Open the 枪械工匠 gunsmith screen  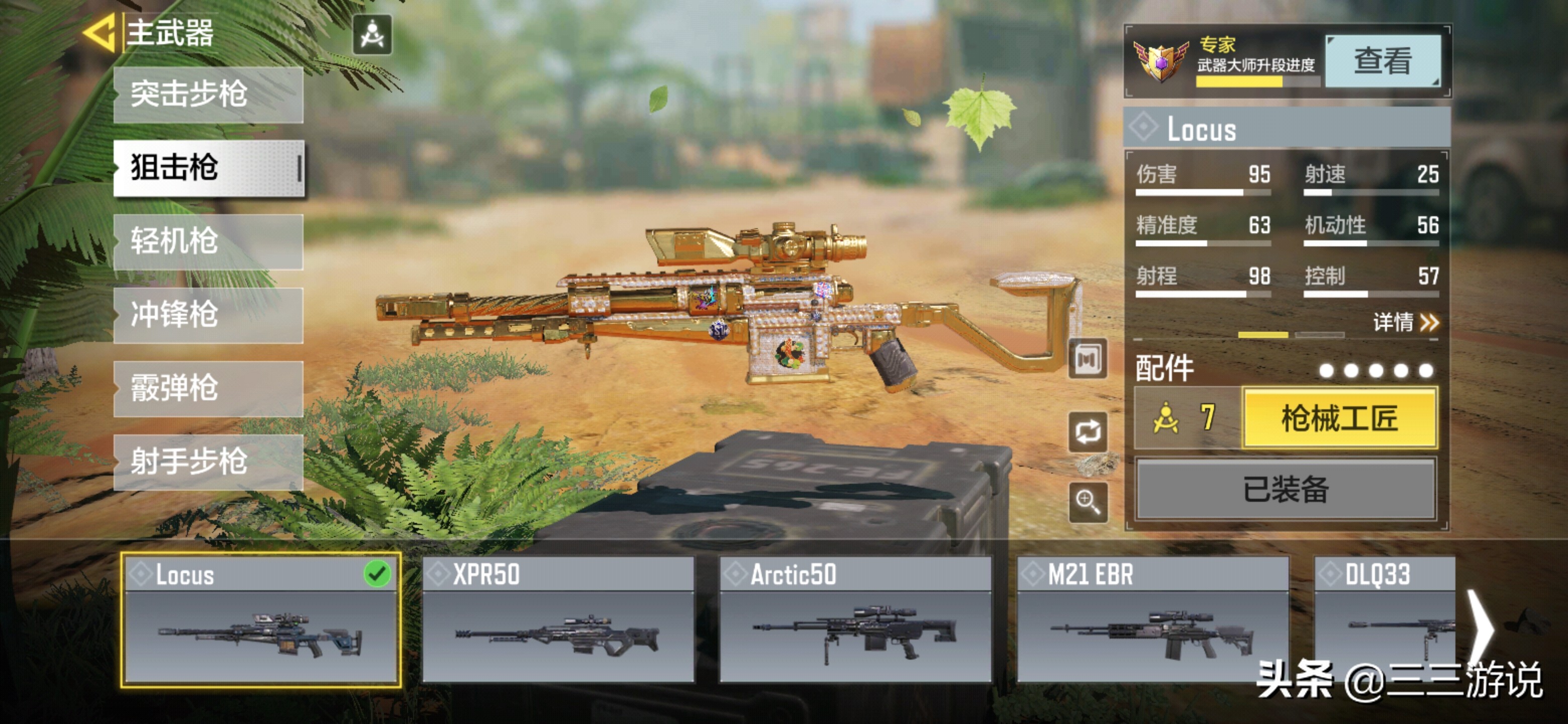tap(1339, 418)
